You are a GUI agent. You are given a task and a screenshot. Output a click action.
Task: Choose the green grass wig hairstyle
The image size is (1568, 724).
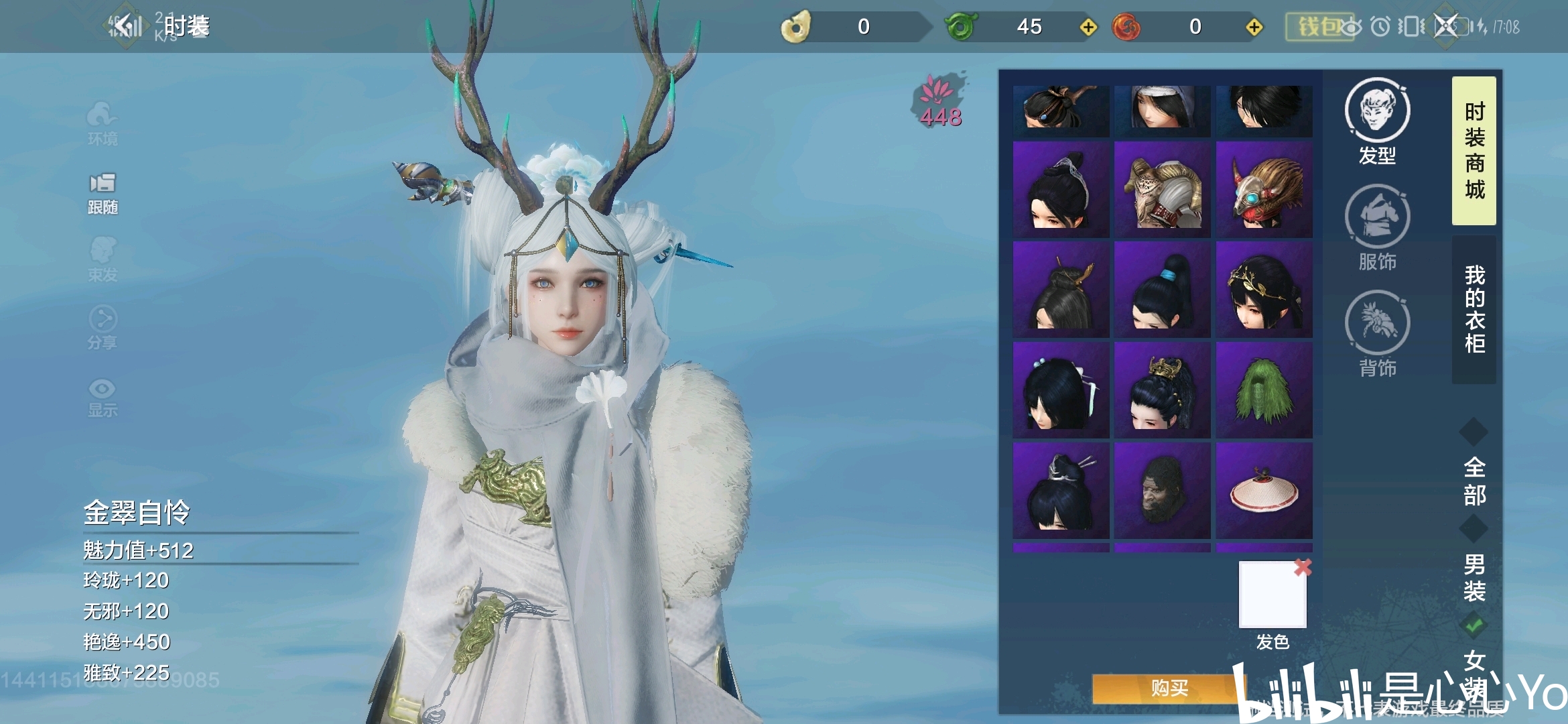tap(1264, 389)
